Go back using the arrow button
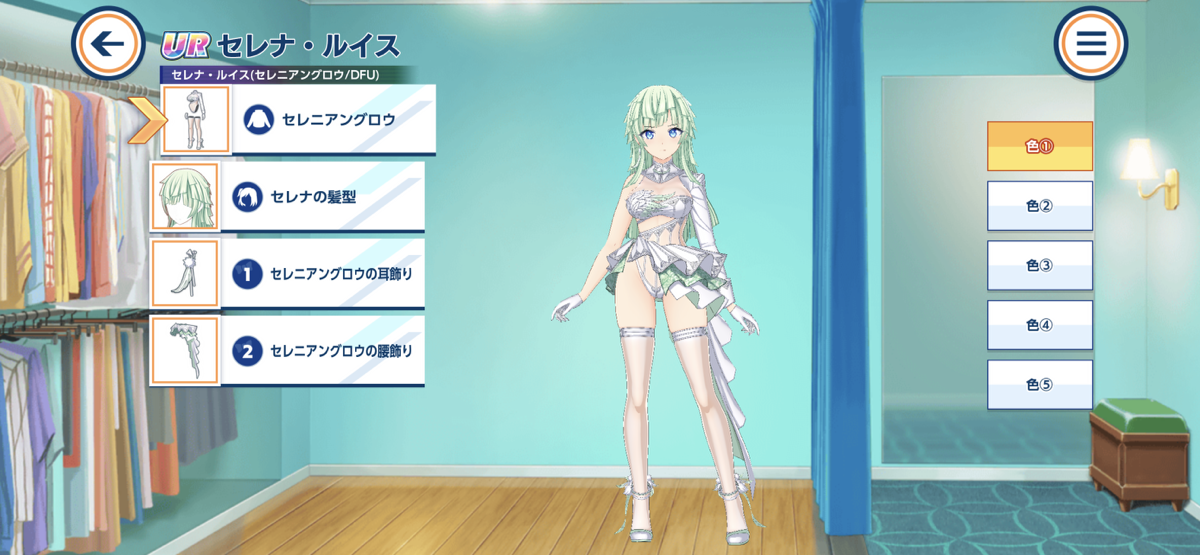Image resolution: width=1200 pixels, height=555 pixels. tap(108, 44)
